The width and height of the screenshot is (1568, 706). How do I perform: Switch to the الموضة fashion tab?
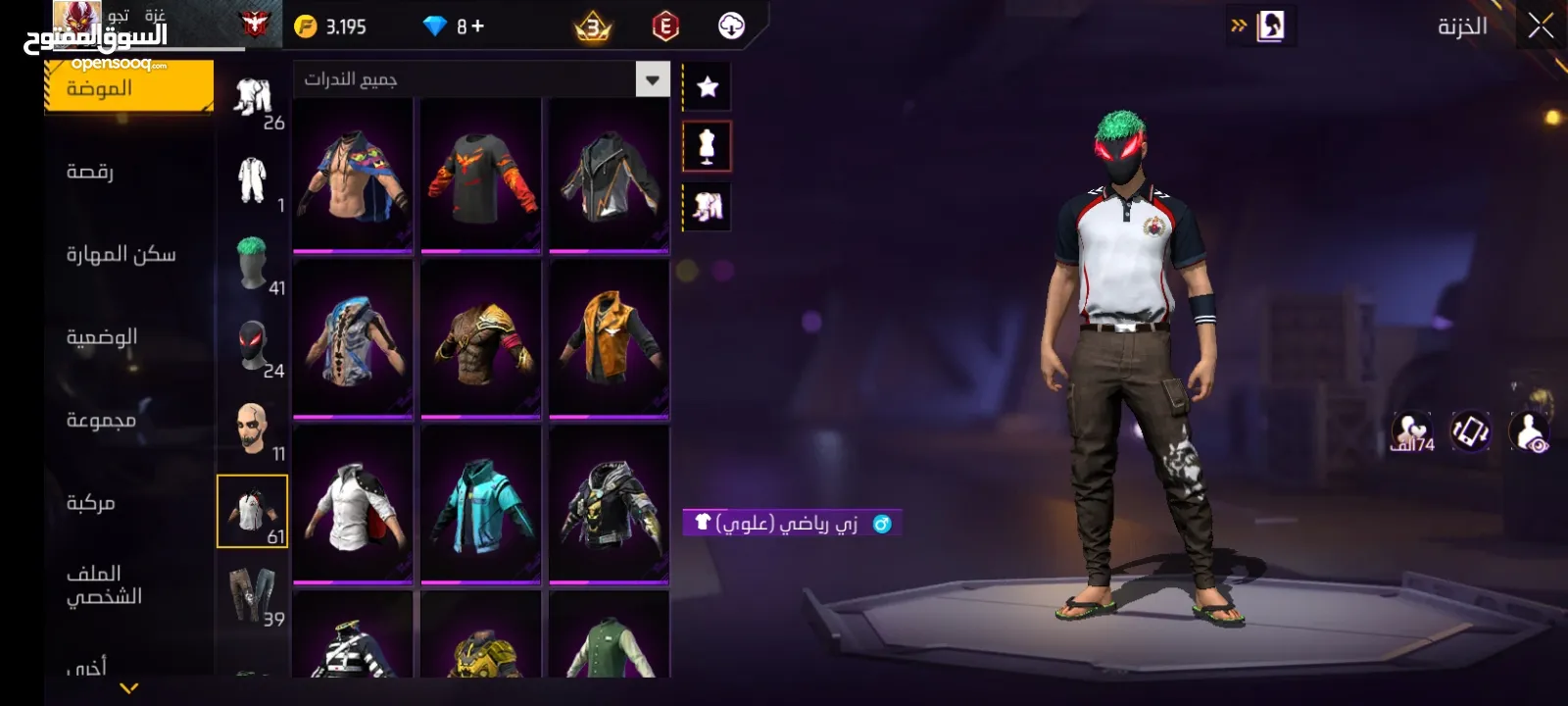(x=128, y=87)
